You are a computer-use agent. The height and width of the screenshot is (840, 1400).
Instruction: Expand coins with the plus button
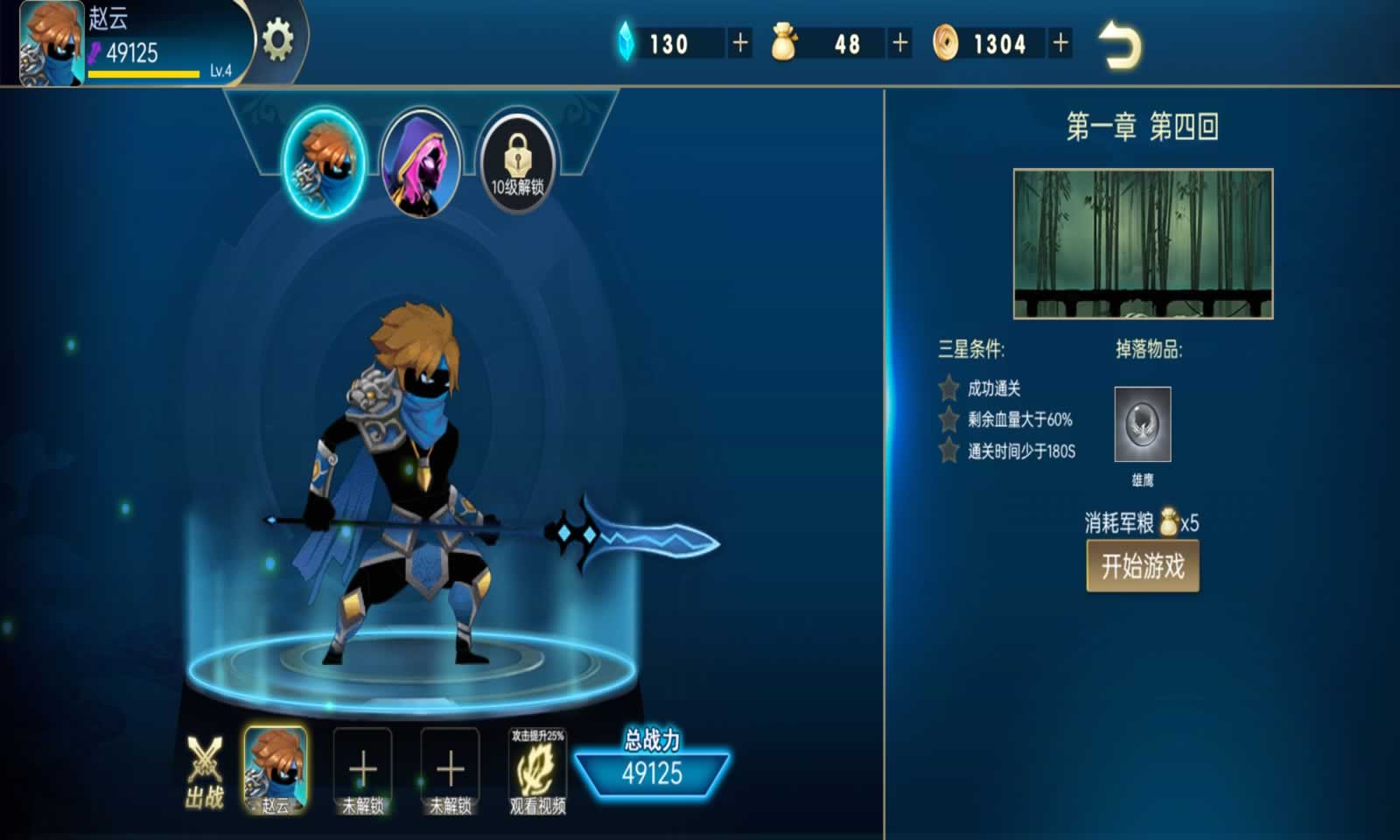[1058, 43]
